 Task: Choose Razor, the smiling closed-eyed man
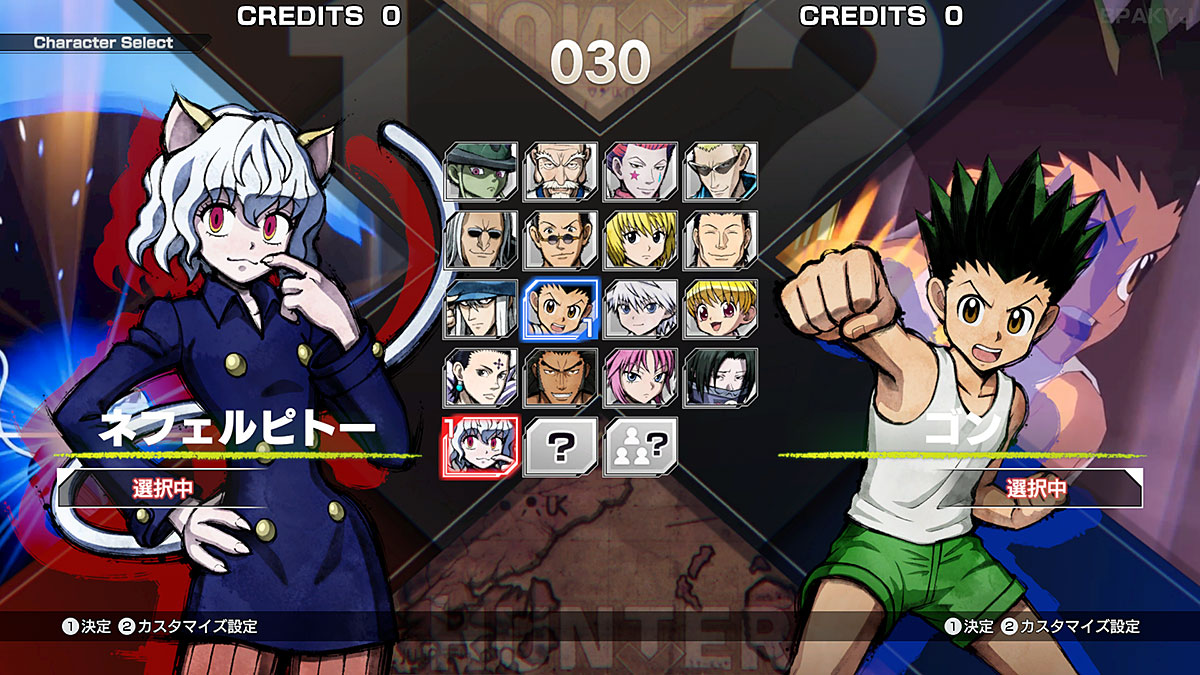coord(721,240)
